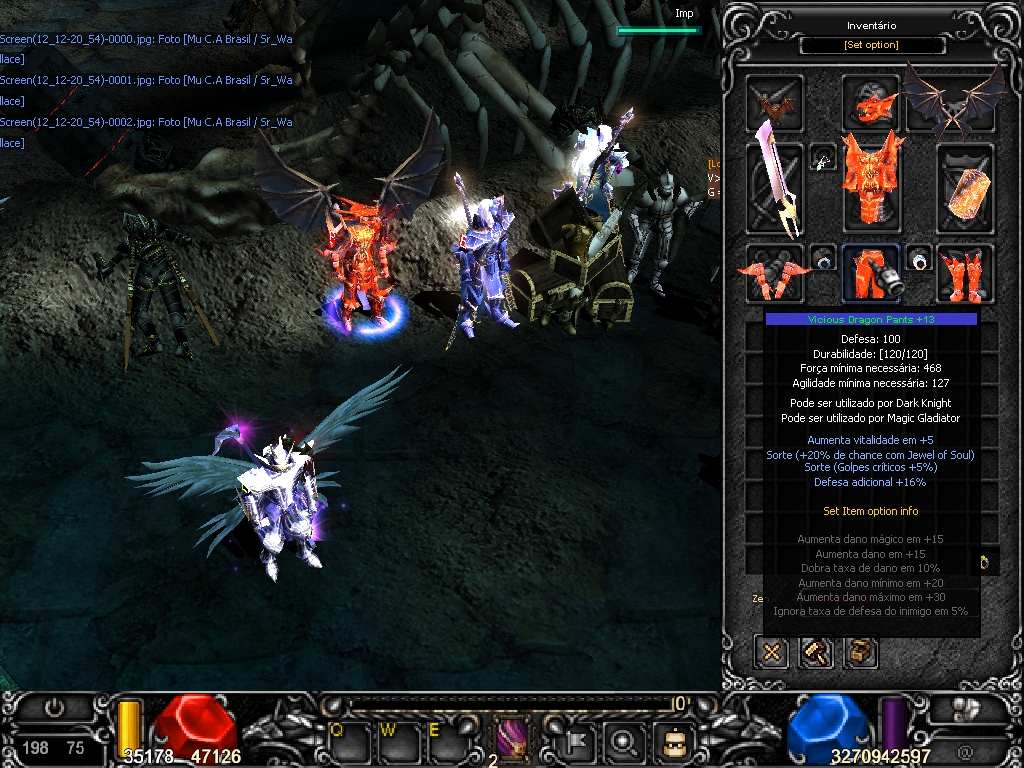Close the inventory with the X button
The image size is (1024, 768).
pyautogui.click(x=771, y=653)
